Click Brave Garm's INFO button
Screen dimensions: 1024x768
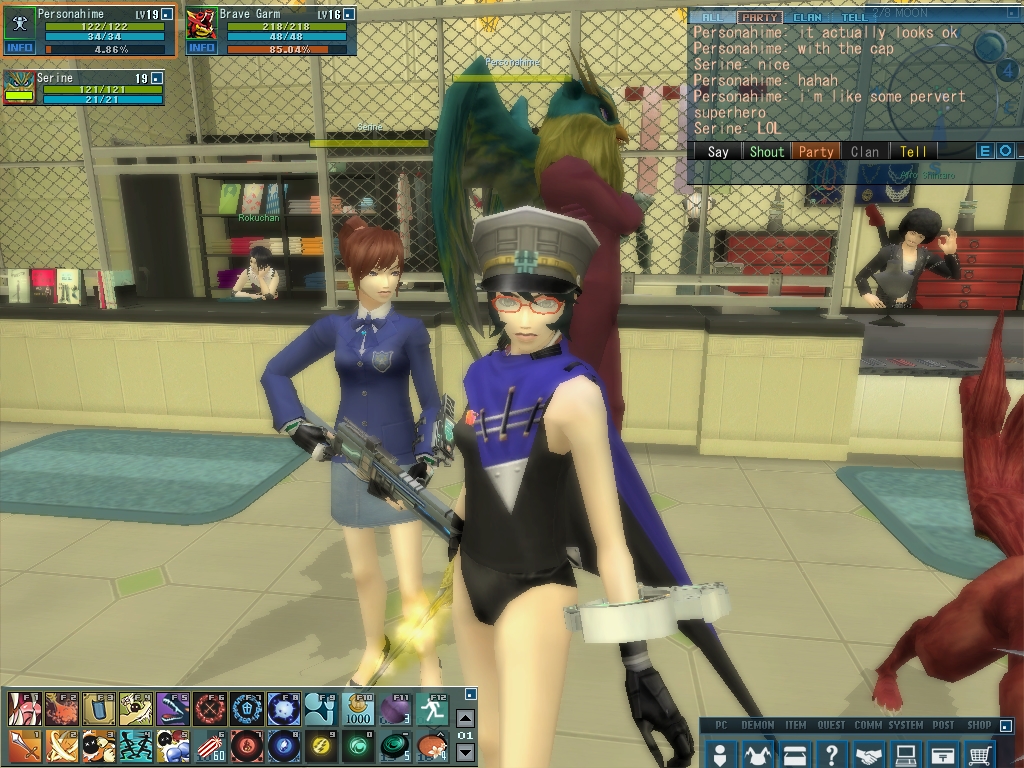point(201,48)
